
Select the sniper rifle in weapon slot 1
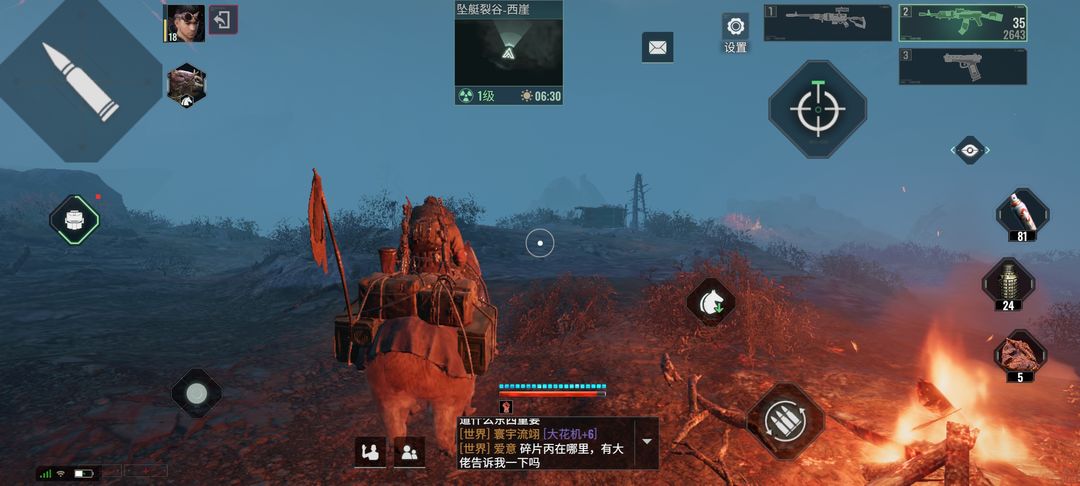[827, 22]
